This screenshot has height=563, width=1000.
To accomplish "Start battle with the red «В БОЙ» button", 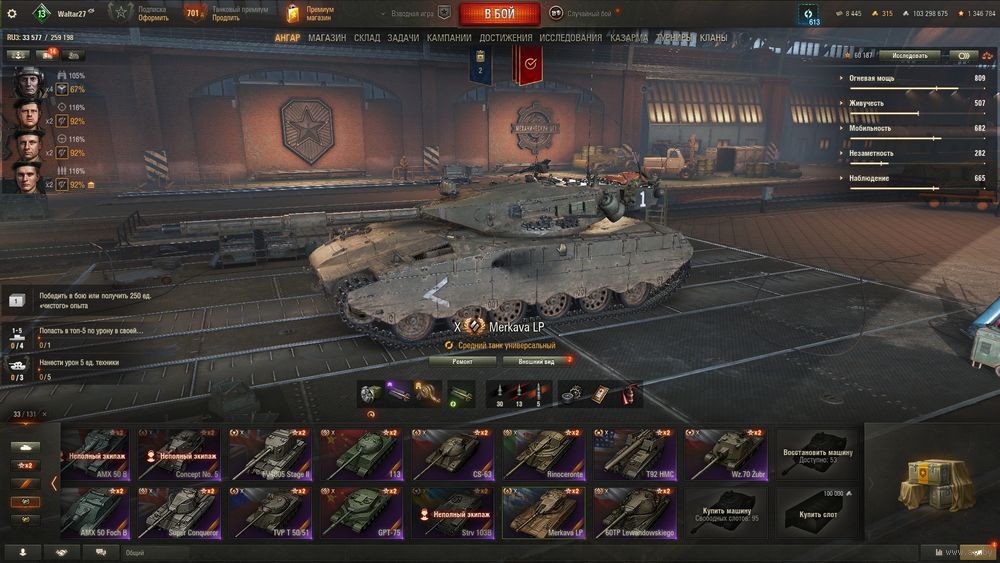I will (499, 14).
